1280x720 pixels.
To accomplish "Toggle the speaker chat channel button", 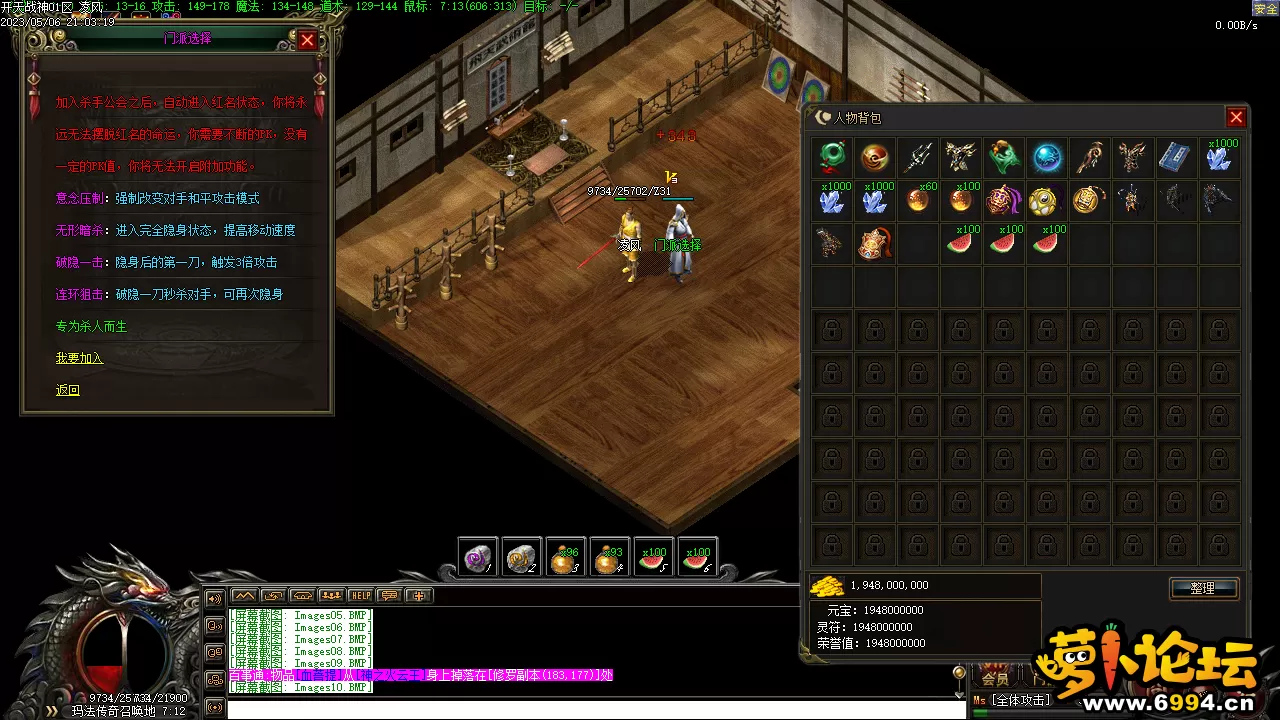I will (214, 599).
